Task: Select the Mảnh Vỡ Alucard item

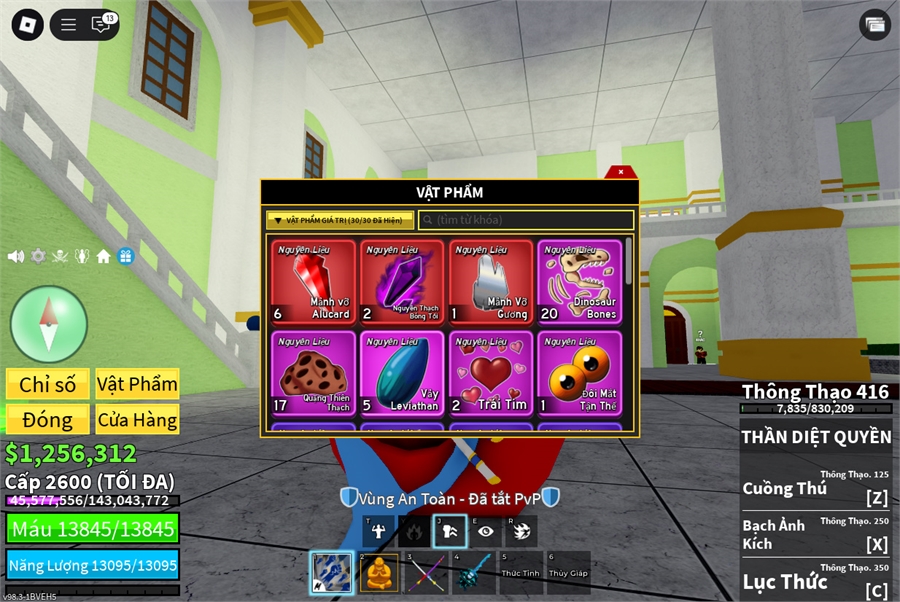Action: [x=313, y=281]
